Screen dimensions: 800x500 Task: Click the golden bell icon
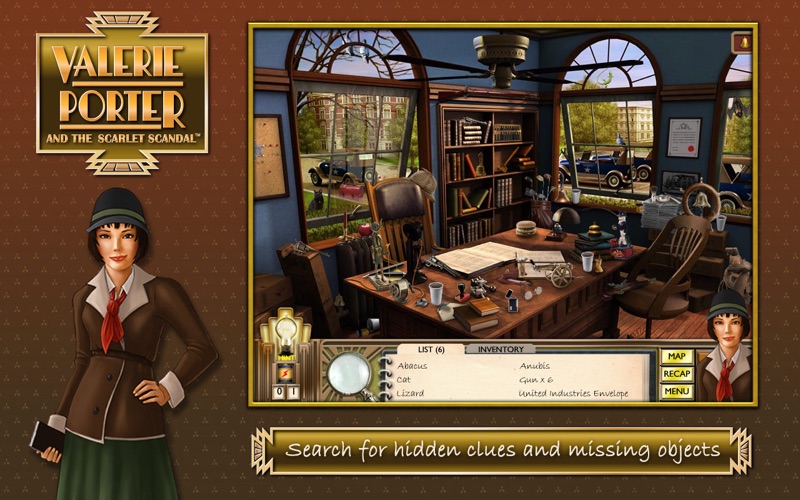point(742,42)
